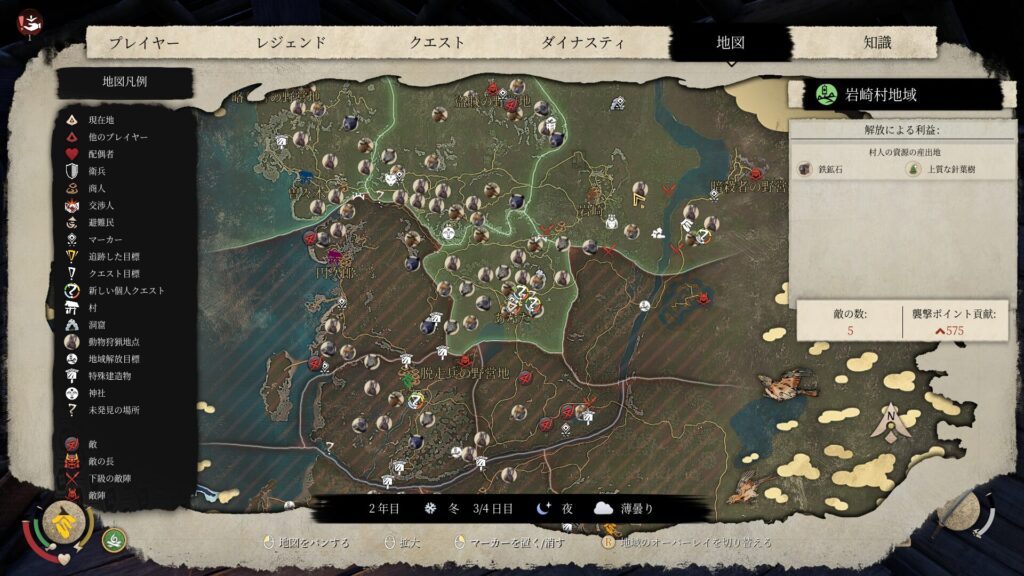Open the レジェンド tab

point(291,43)
